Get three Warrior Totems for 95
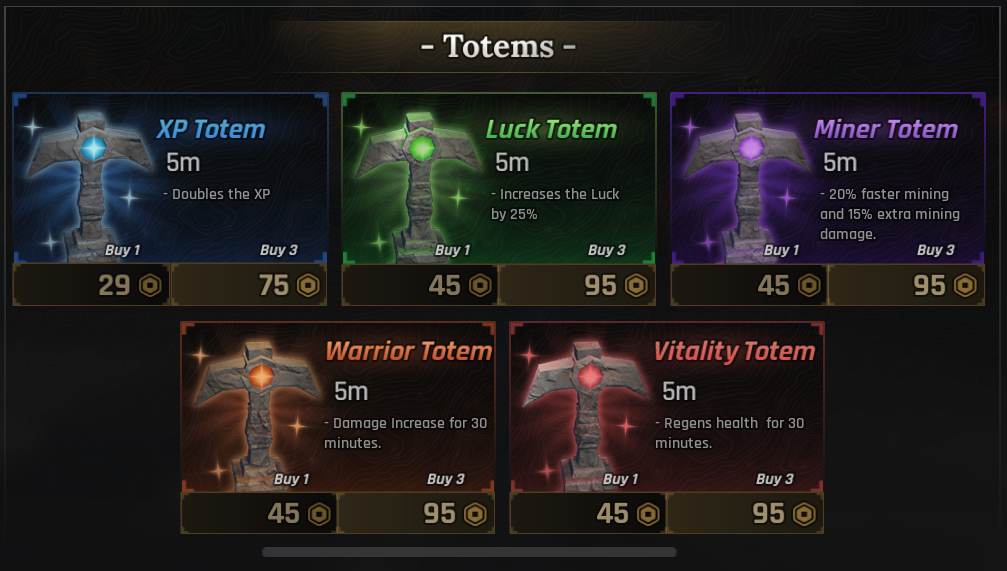Image resolution: width=1007 pixels, height=571 pixels. click(x=416, y=514)
